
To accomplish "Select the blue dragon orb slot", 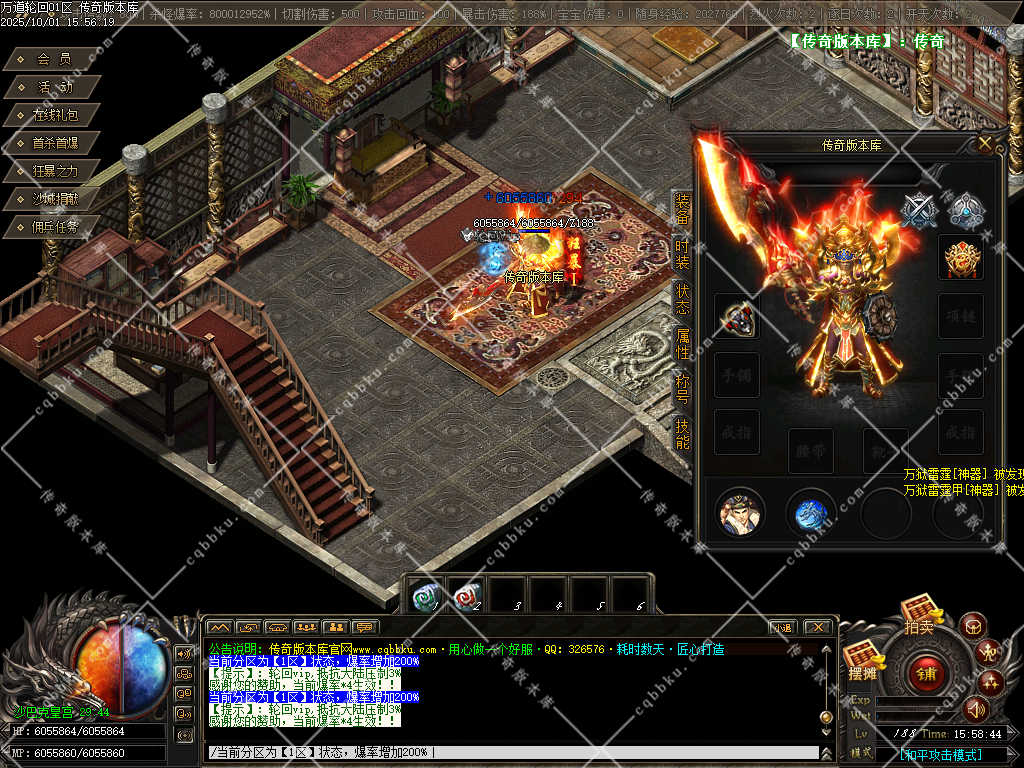I will (x=811, y=514).
